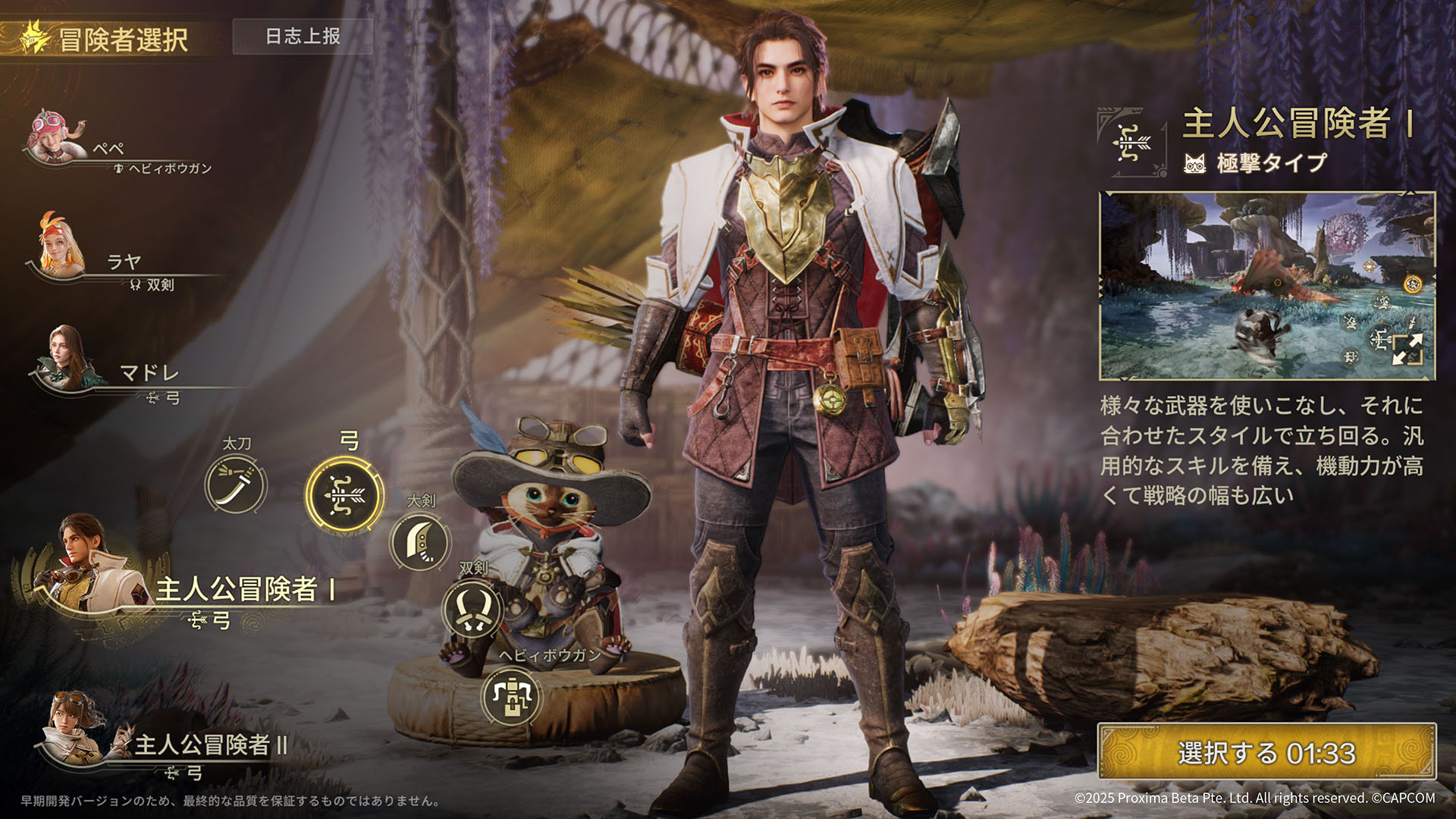Open the 日志上报 log report button
The height and width of the screenshot is (819, 1456).
303,36
